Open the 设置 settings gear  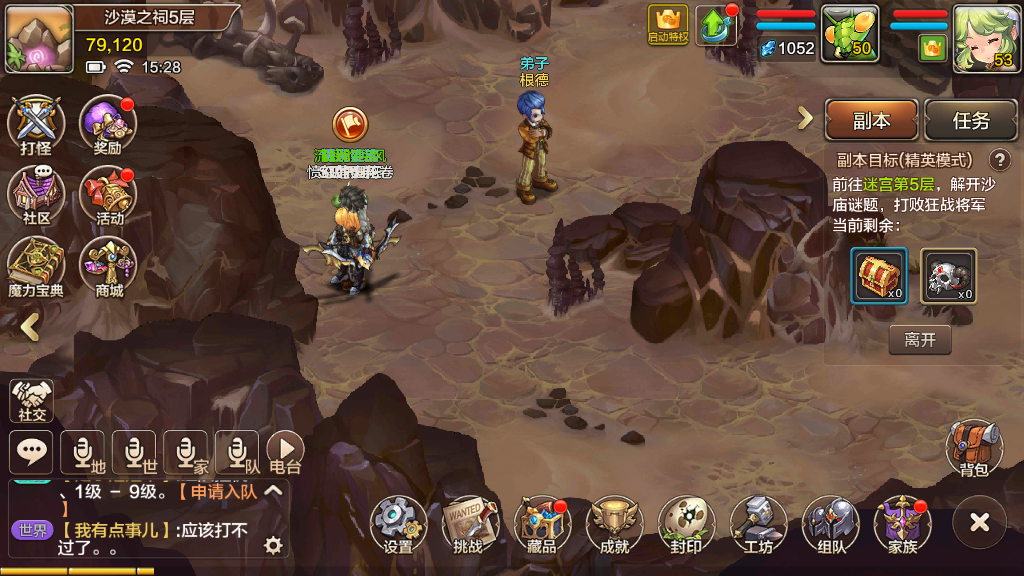pos(398,523)
